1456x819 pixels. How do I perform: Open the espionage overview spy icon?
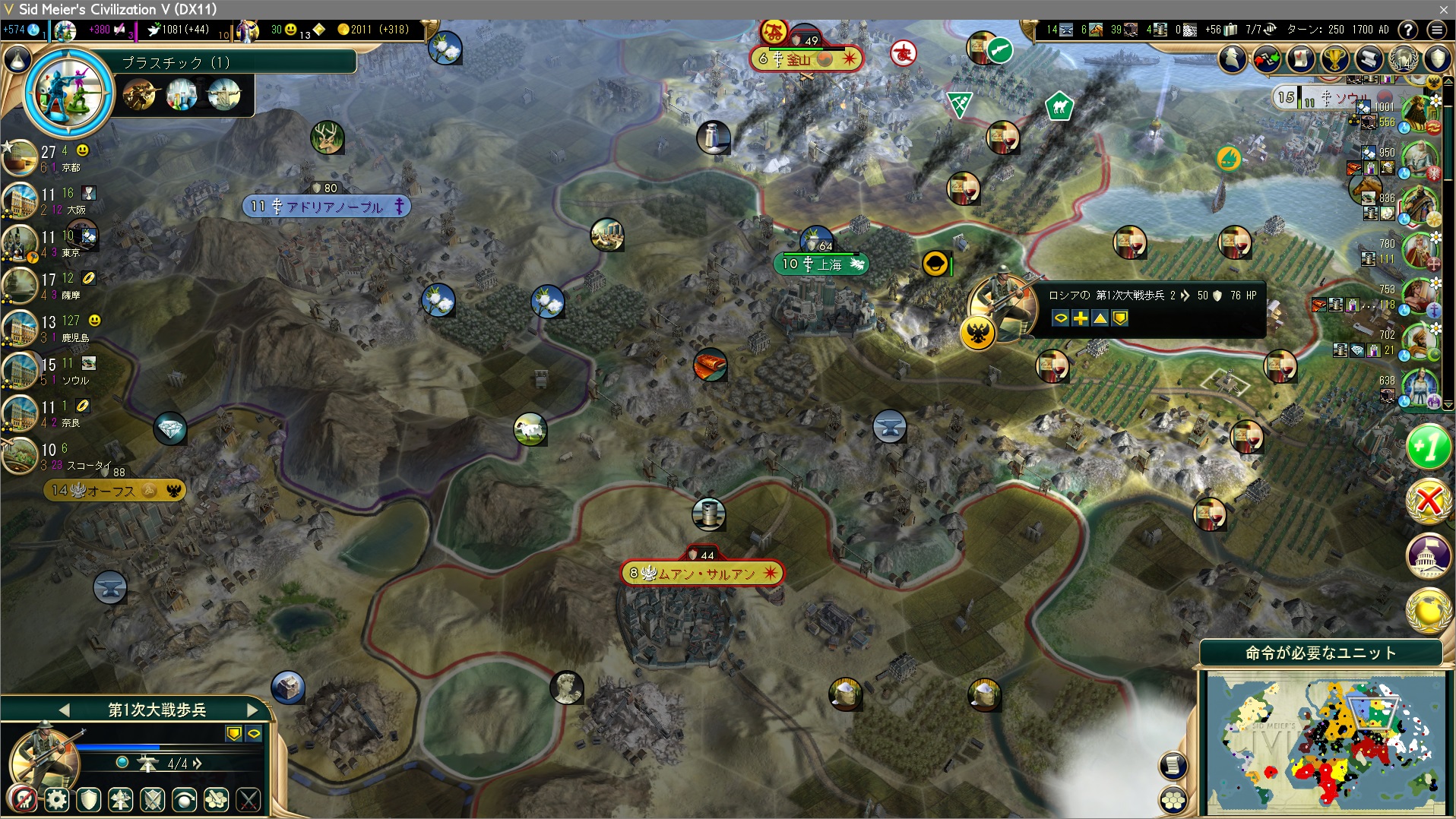1233,58
